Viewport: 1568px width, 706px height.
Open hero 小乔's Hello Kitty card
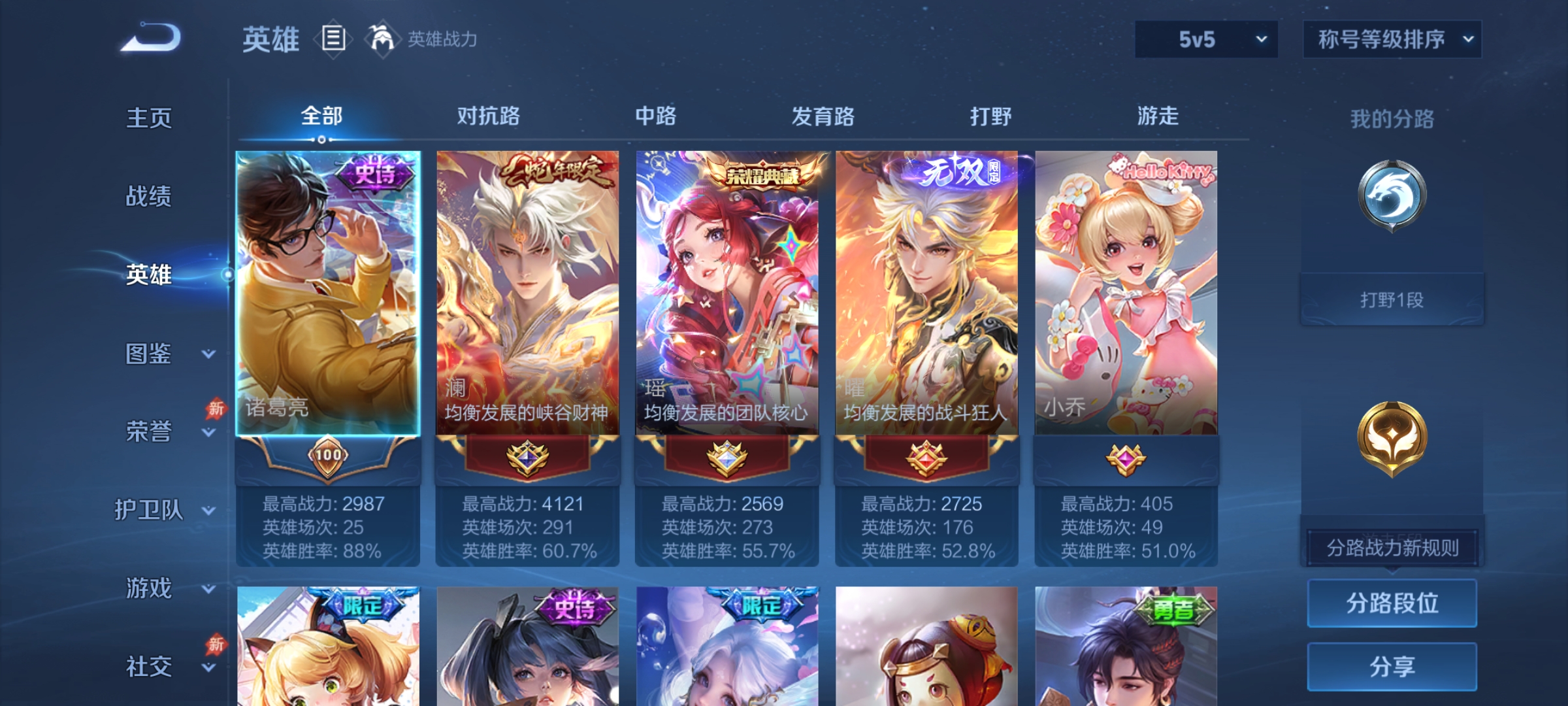tap(1127, 294)
